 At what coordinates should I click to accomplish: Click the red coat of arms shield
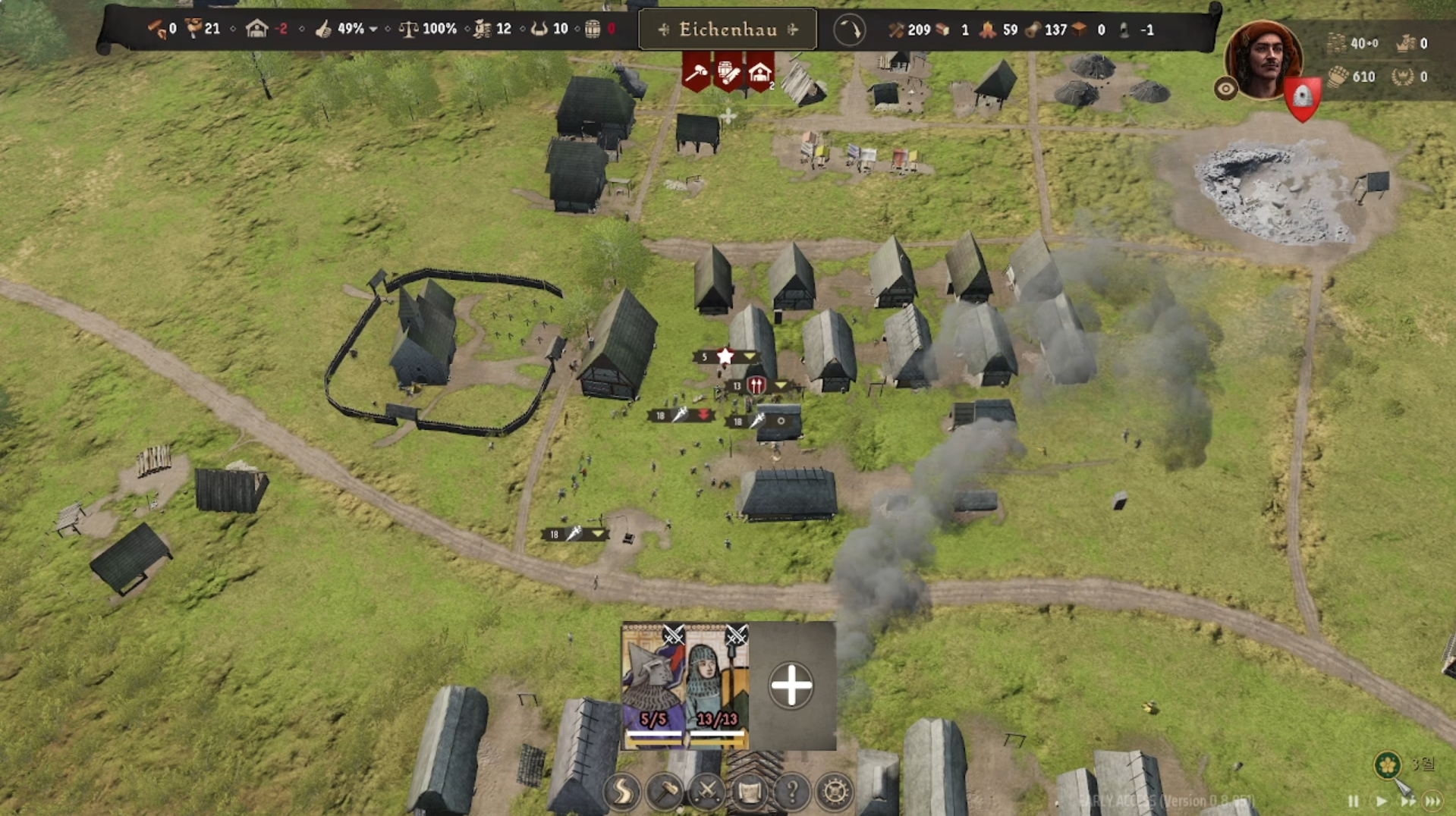click(1303, 99)
